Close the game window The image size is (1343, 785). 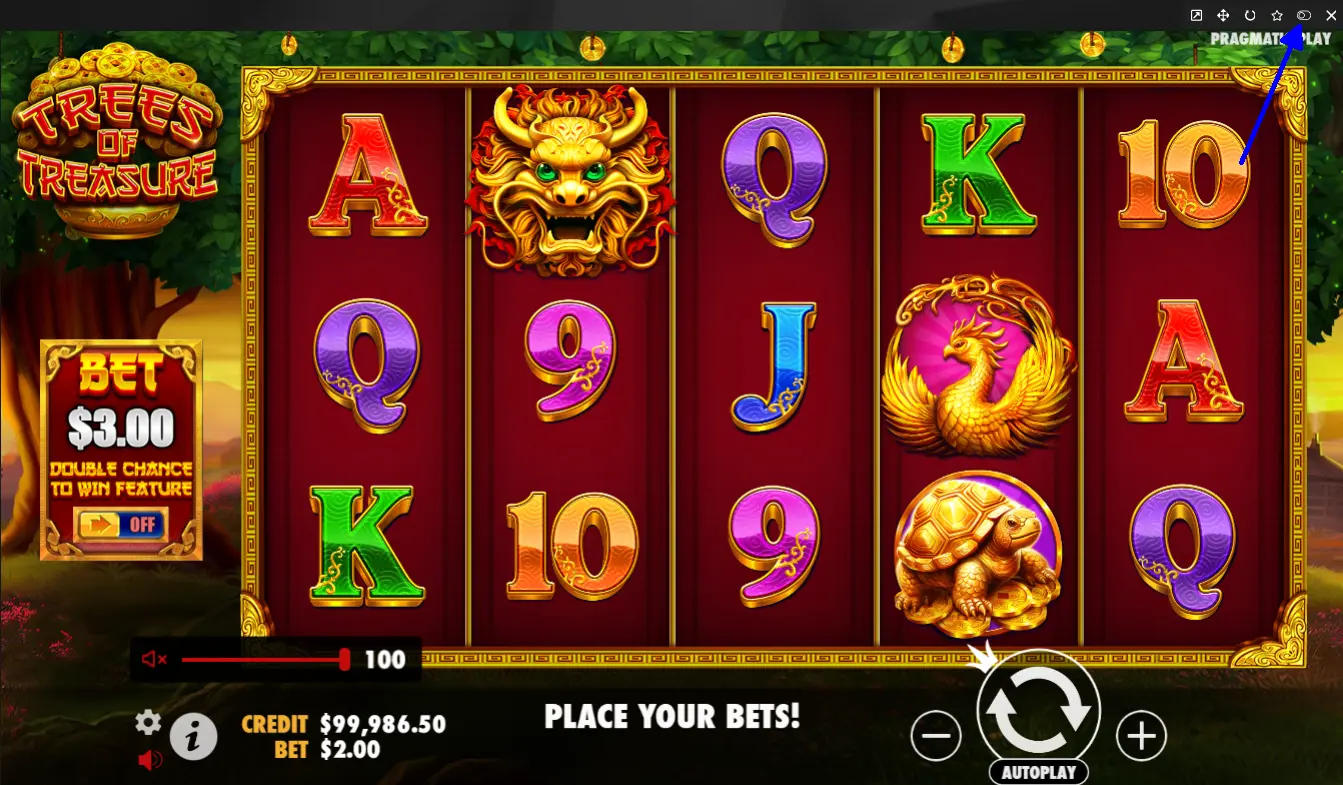1330,15
